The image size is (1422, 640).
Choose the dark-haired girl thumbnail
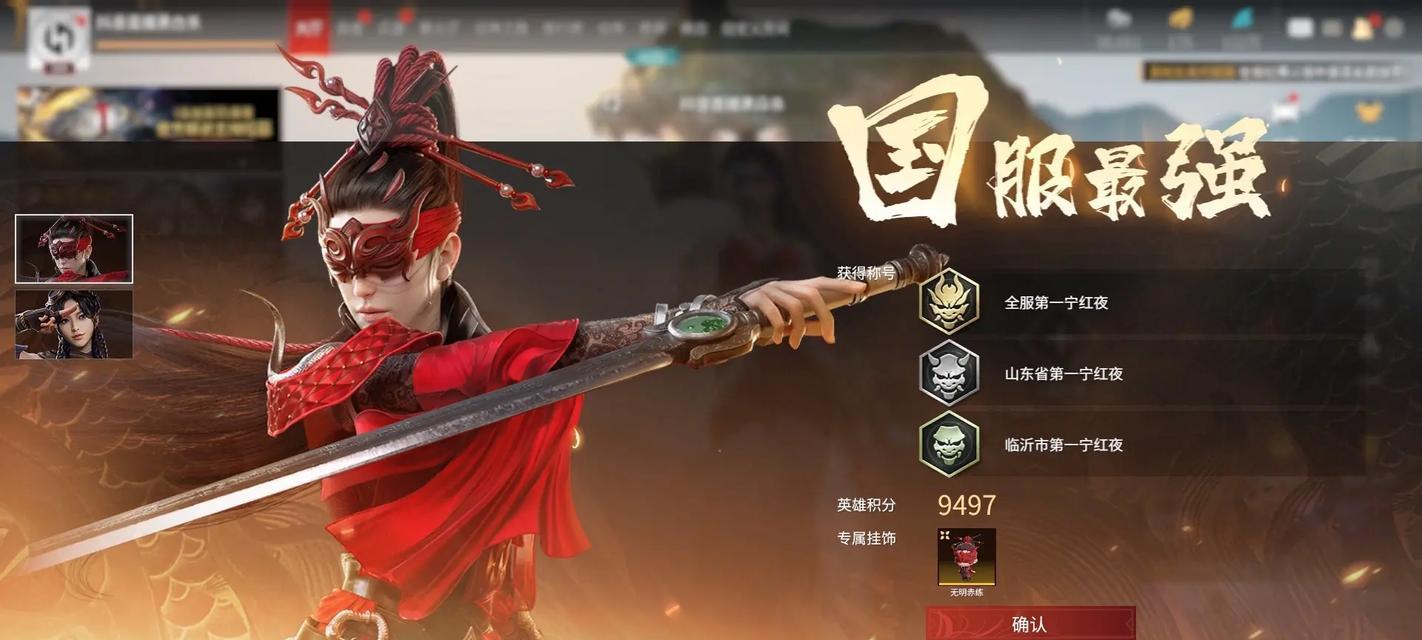click(74, 324)
